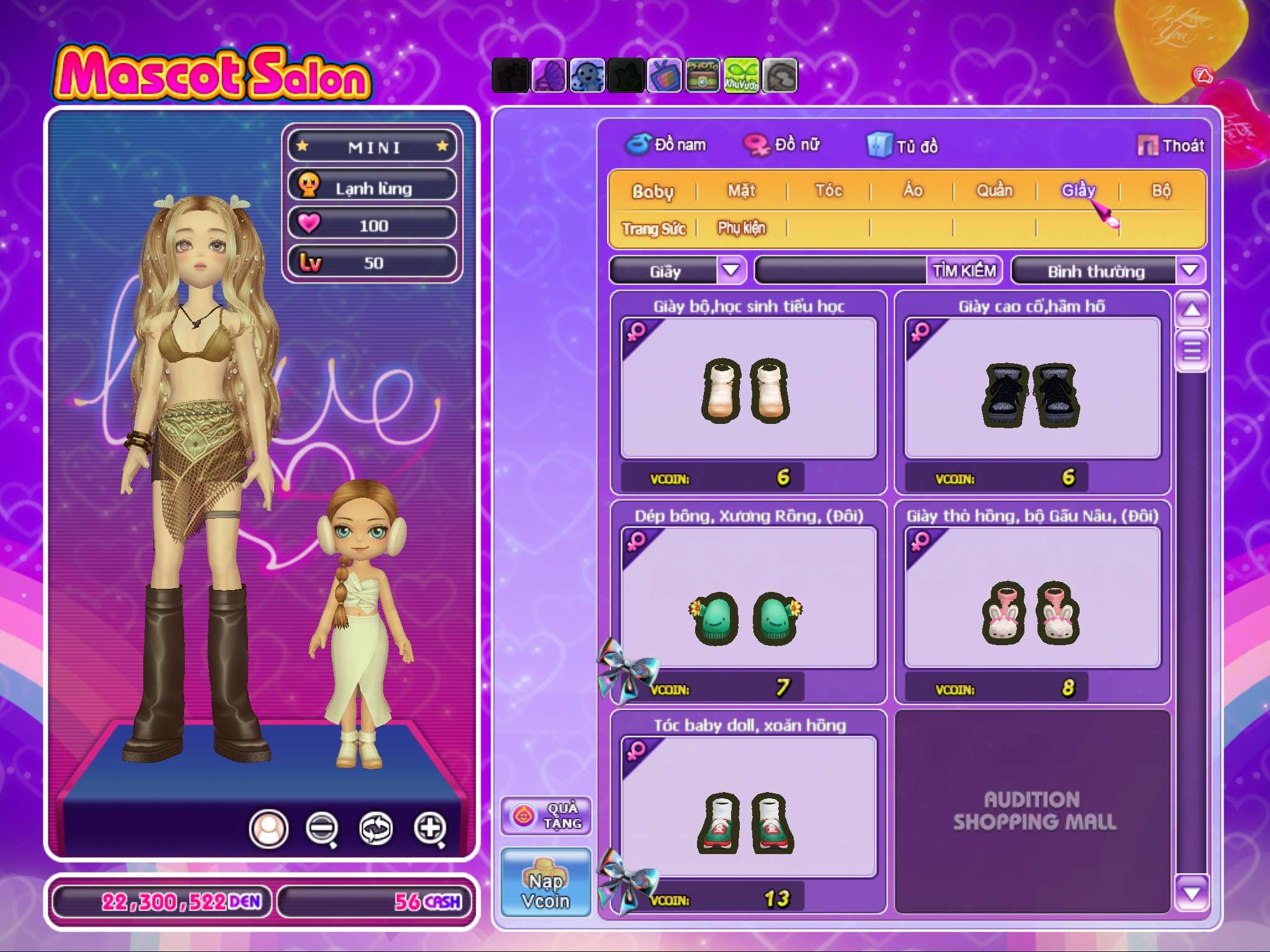The width and height of the screenshot is (1270, 952).
Task: Select the pink bunny Giày thỏ hồng shoes
Action: 1032,599
